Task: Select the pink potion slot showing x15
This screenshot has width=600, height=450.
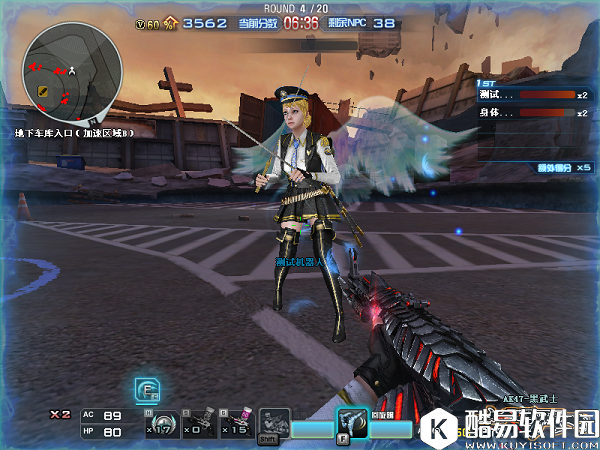Action: 234,423
